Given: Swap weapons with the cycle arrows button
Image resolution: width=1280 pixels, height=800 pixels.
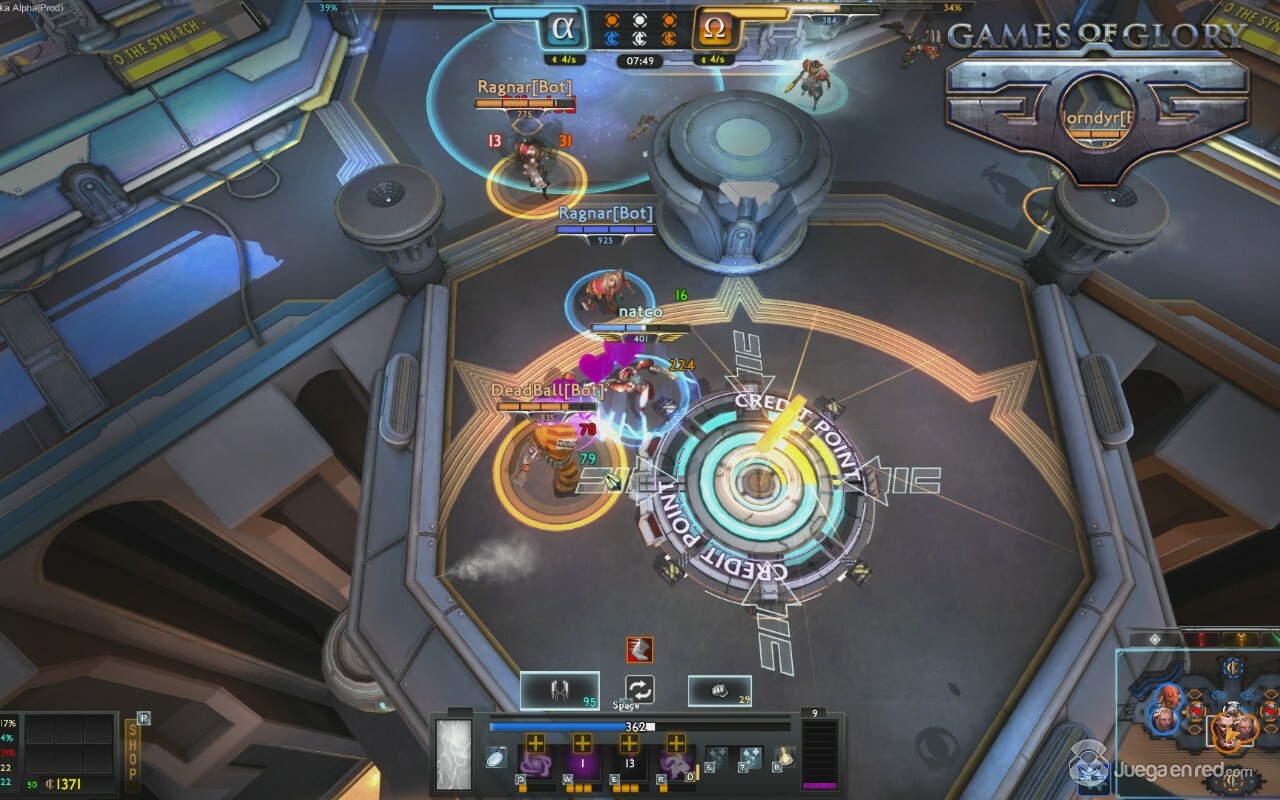Looking at the screenshot, I should tap(639, 689).
